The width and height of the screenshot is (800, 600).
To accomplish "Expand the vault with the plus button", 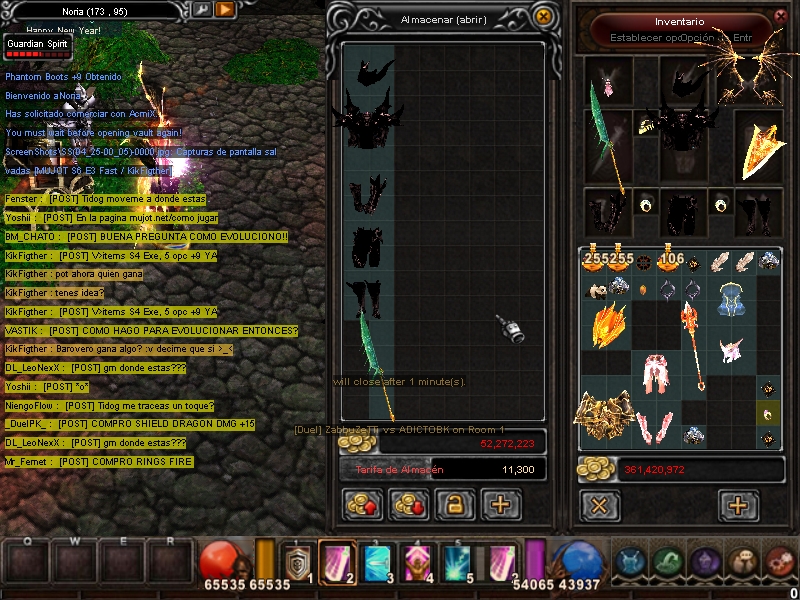I will (x=501, y=504).
